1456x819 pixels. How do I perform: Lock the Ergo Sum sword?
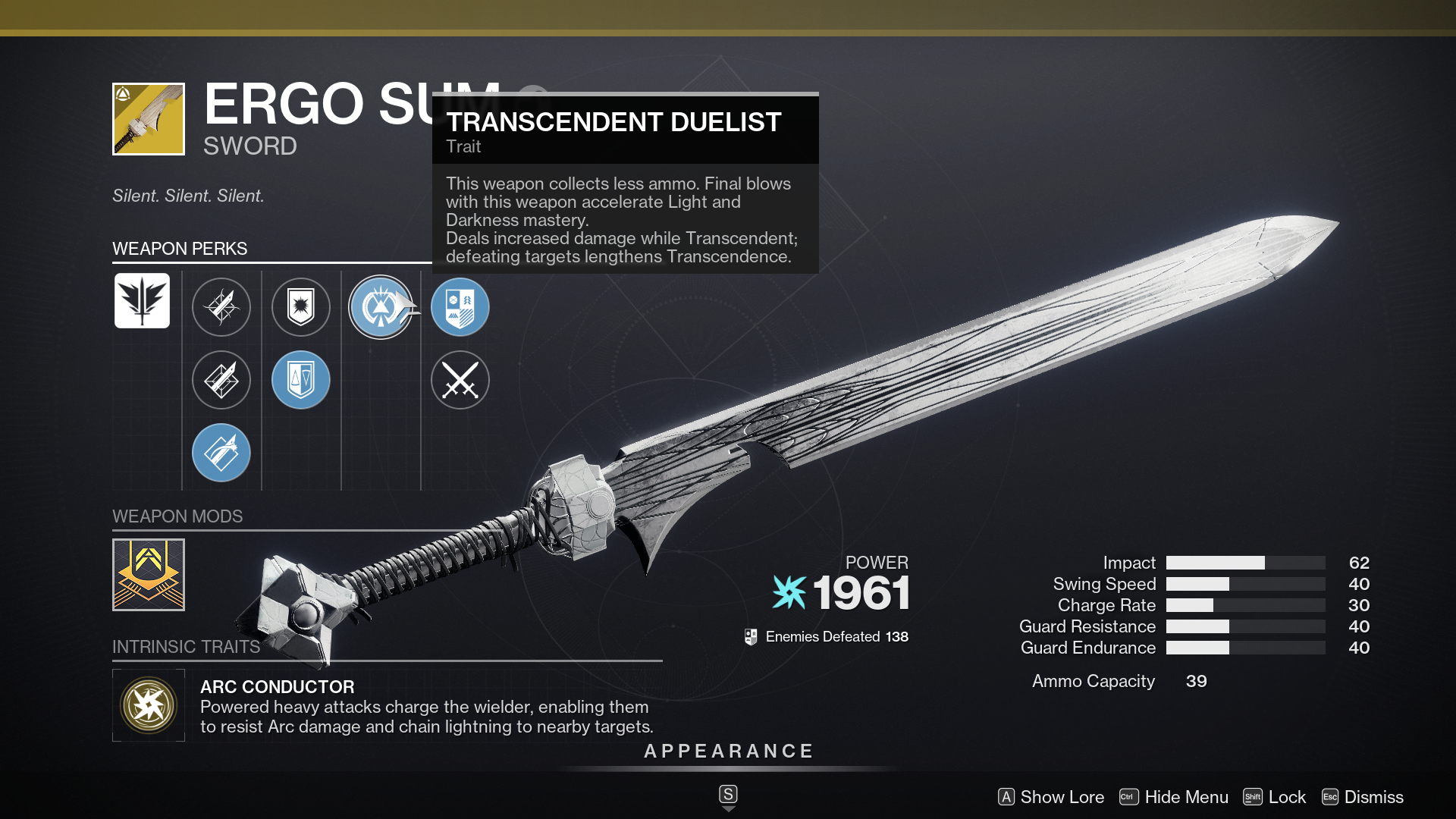coord(1288,797)
